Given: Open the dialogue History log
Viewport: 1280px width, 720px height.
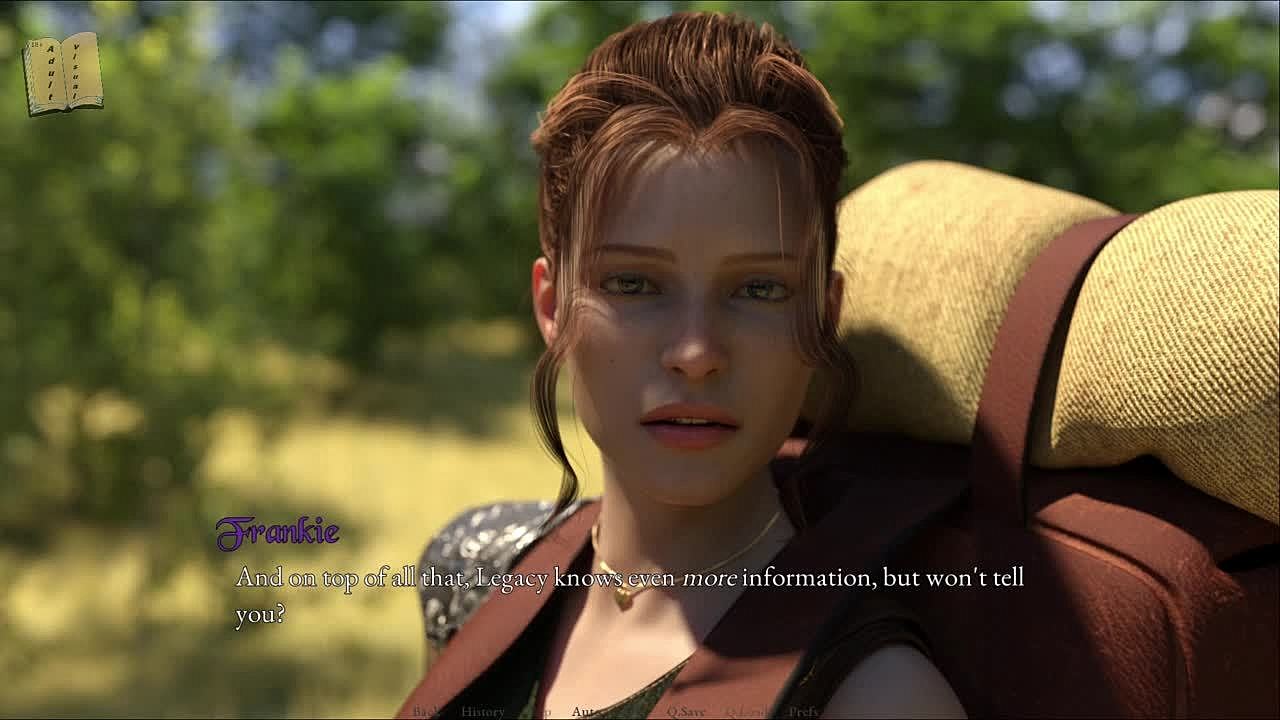Looking at the screenshot, I should (483, 712).
